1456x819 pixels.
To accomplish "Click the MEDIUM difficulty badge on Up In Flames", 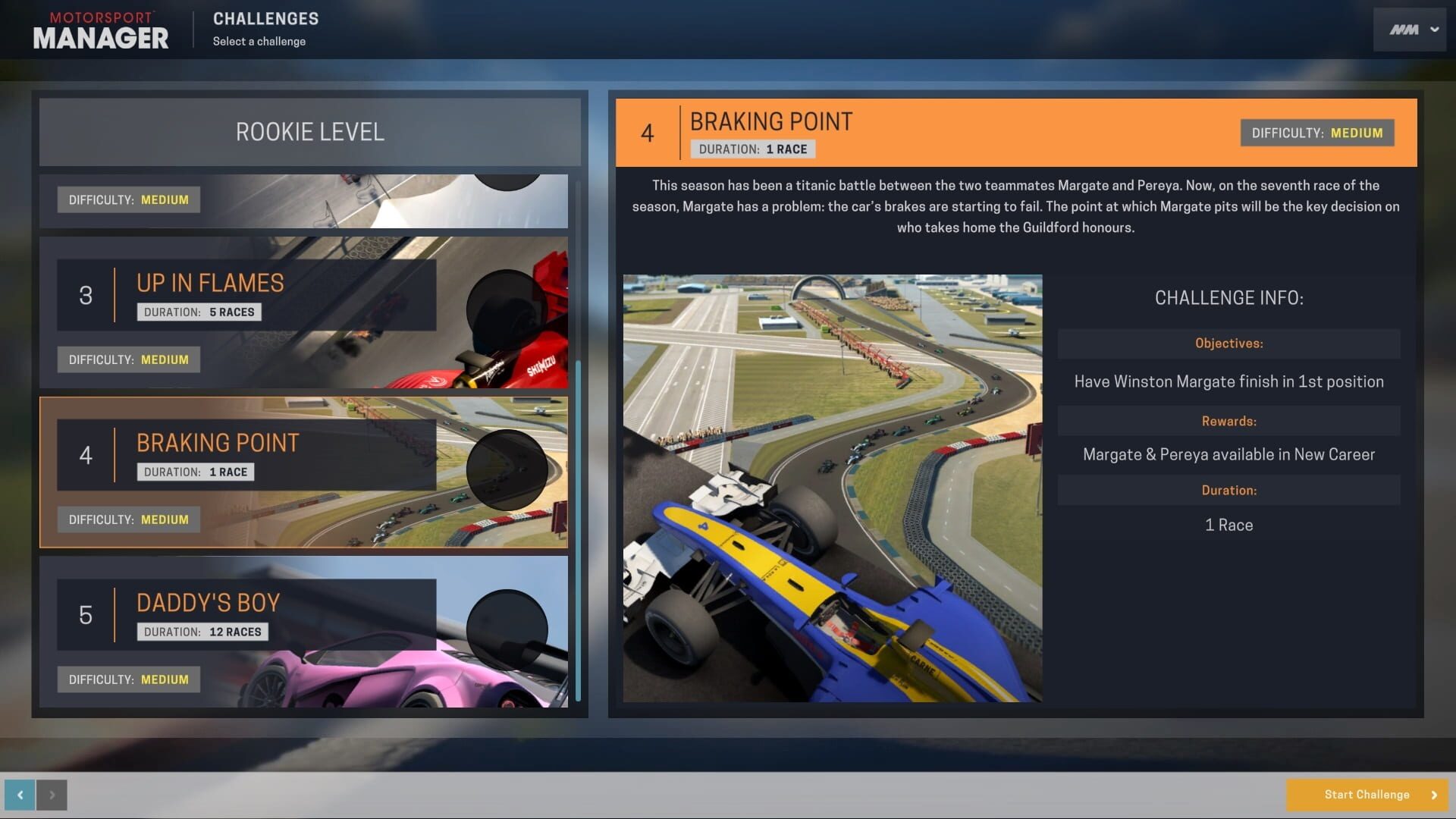I will coord(128,359).
